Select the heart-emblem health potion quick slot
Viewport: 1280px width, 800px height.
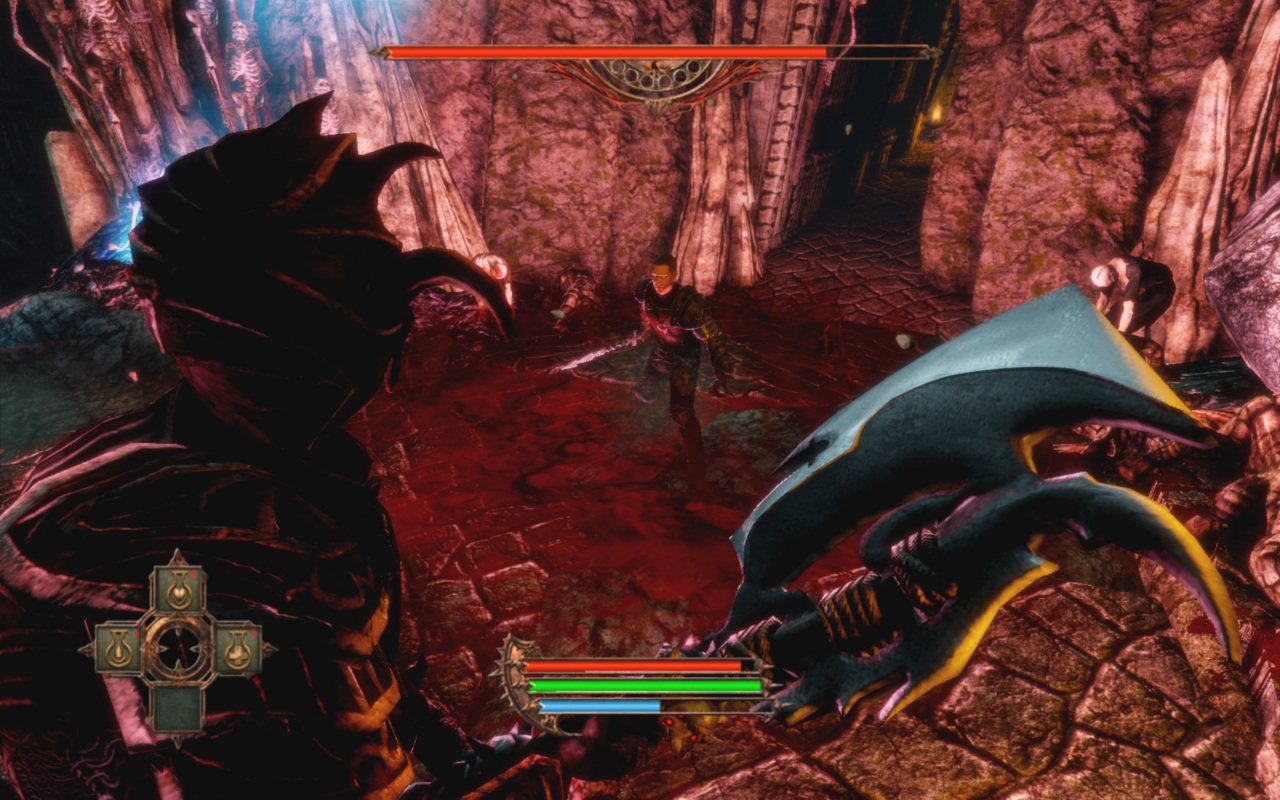(179, 588)
